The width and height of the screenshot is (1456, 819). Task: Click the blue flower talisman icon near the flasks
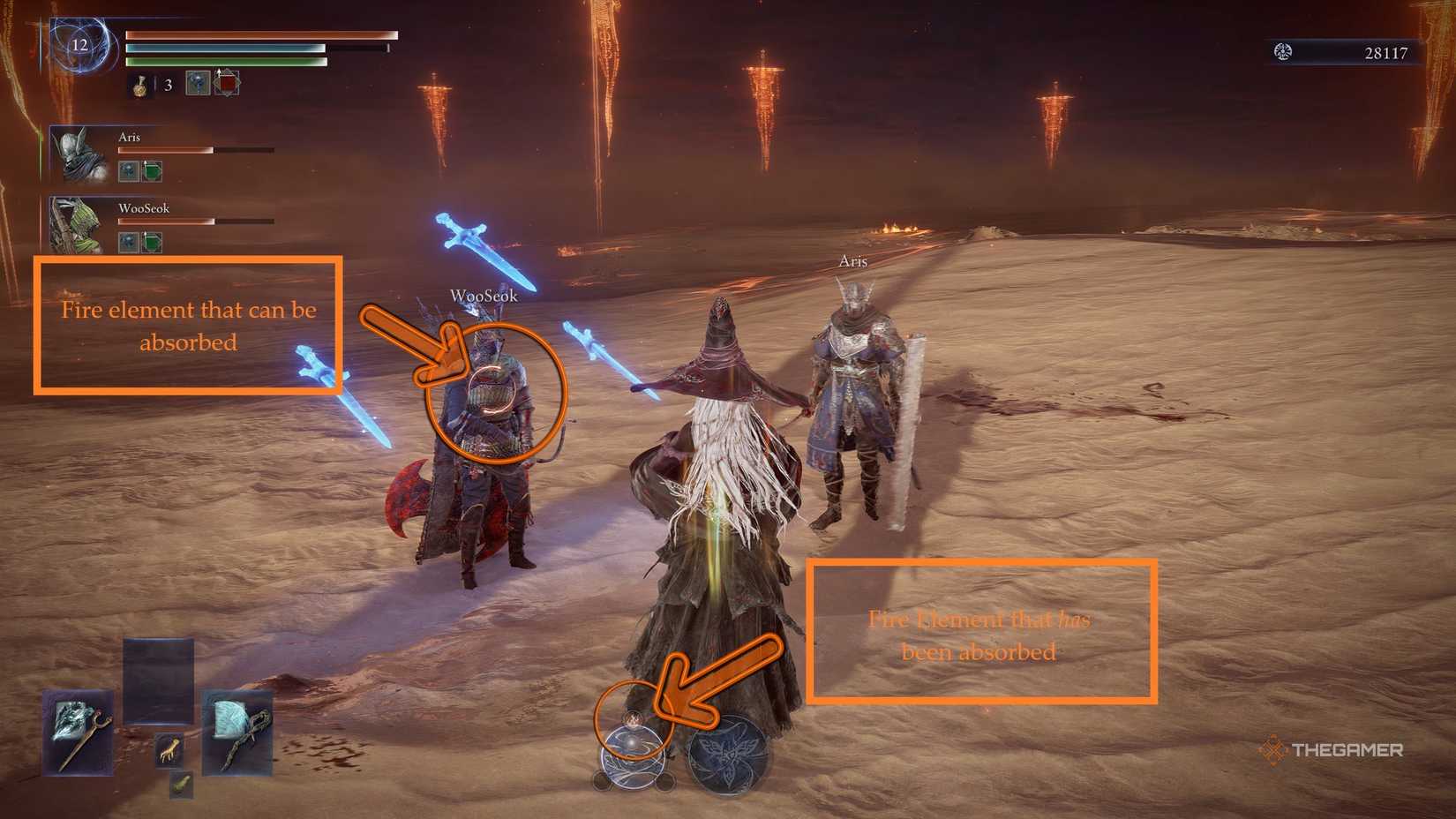pos(198,83)
